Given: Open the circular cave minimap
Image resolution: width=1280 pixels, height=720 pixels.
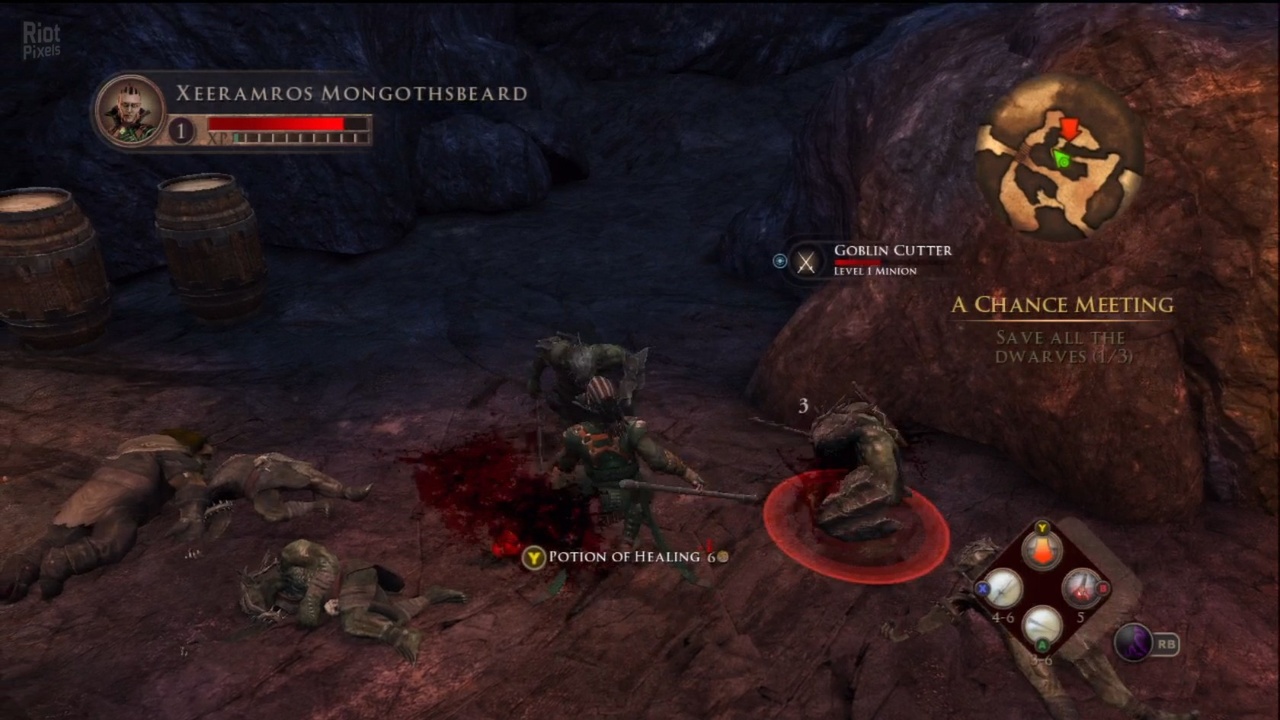Looking at the screenshot, I should (x=1059, y=157).
